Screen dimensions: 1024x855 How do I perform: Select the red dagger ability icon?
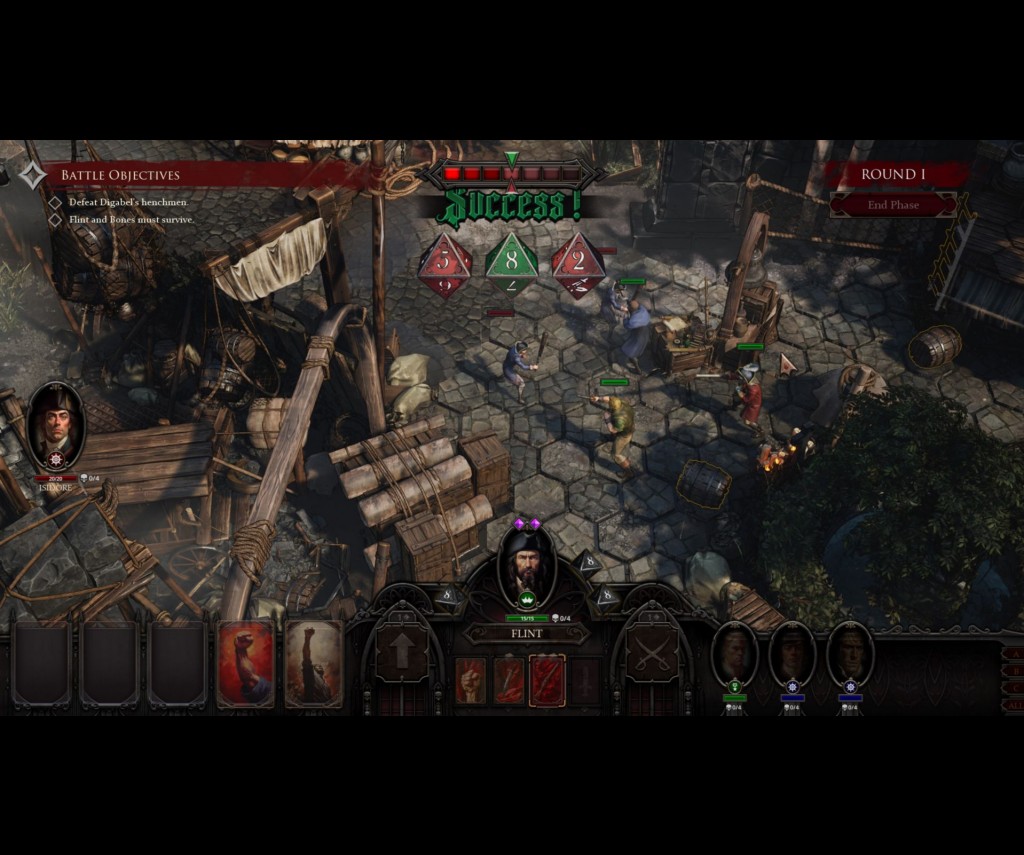(509, 680)
